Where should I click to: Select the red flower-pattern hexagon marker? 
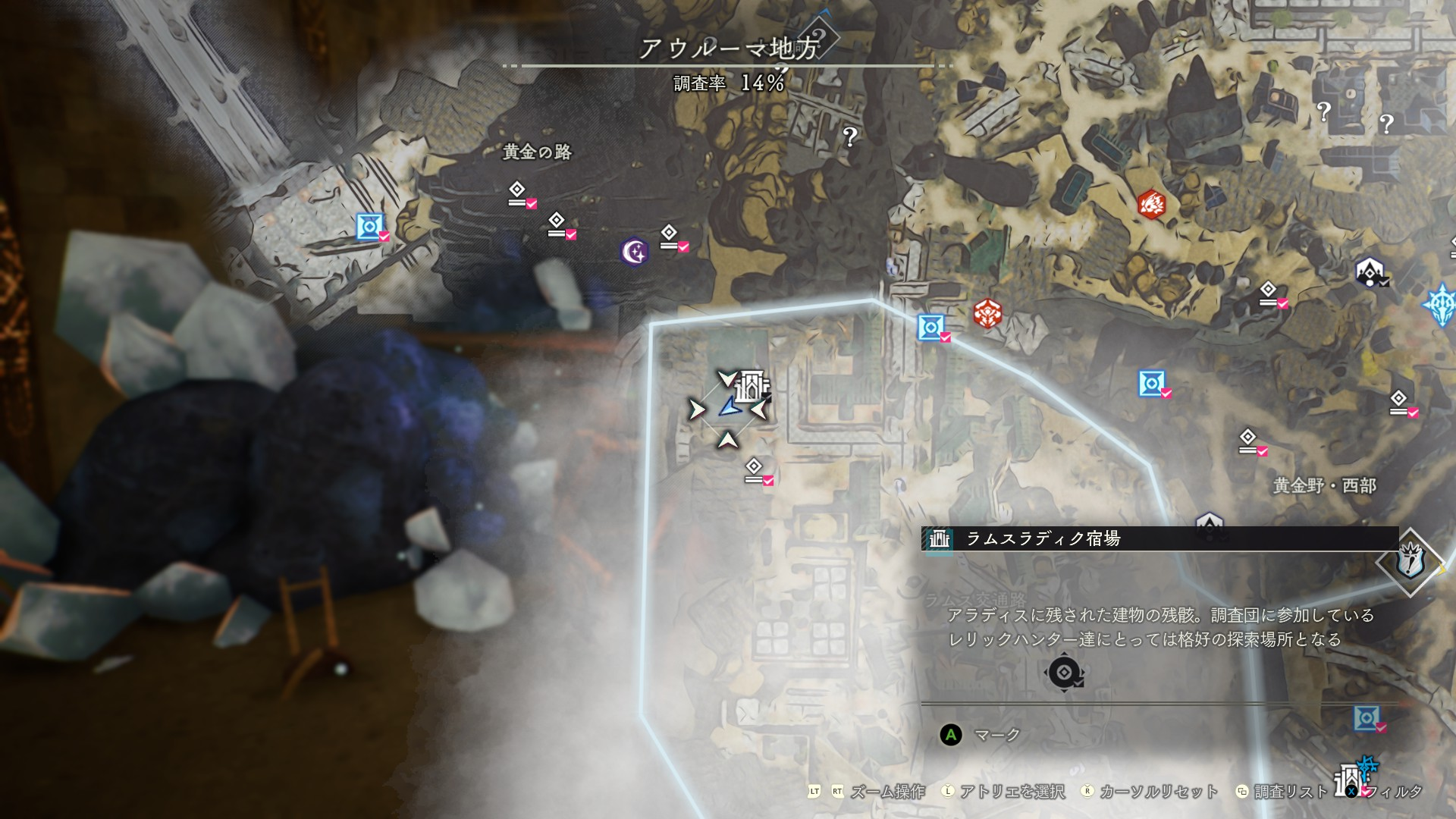tap(987, 313)
